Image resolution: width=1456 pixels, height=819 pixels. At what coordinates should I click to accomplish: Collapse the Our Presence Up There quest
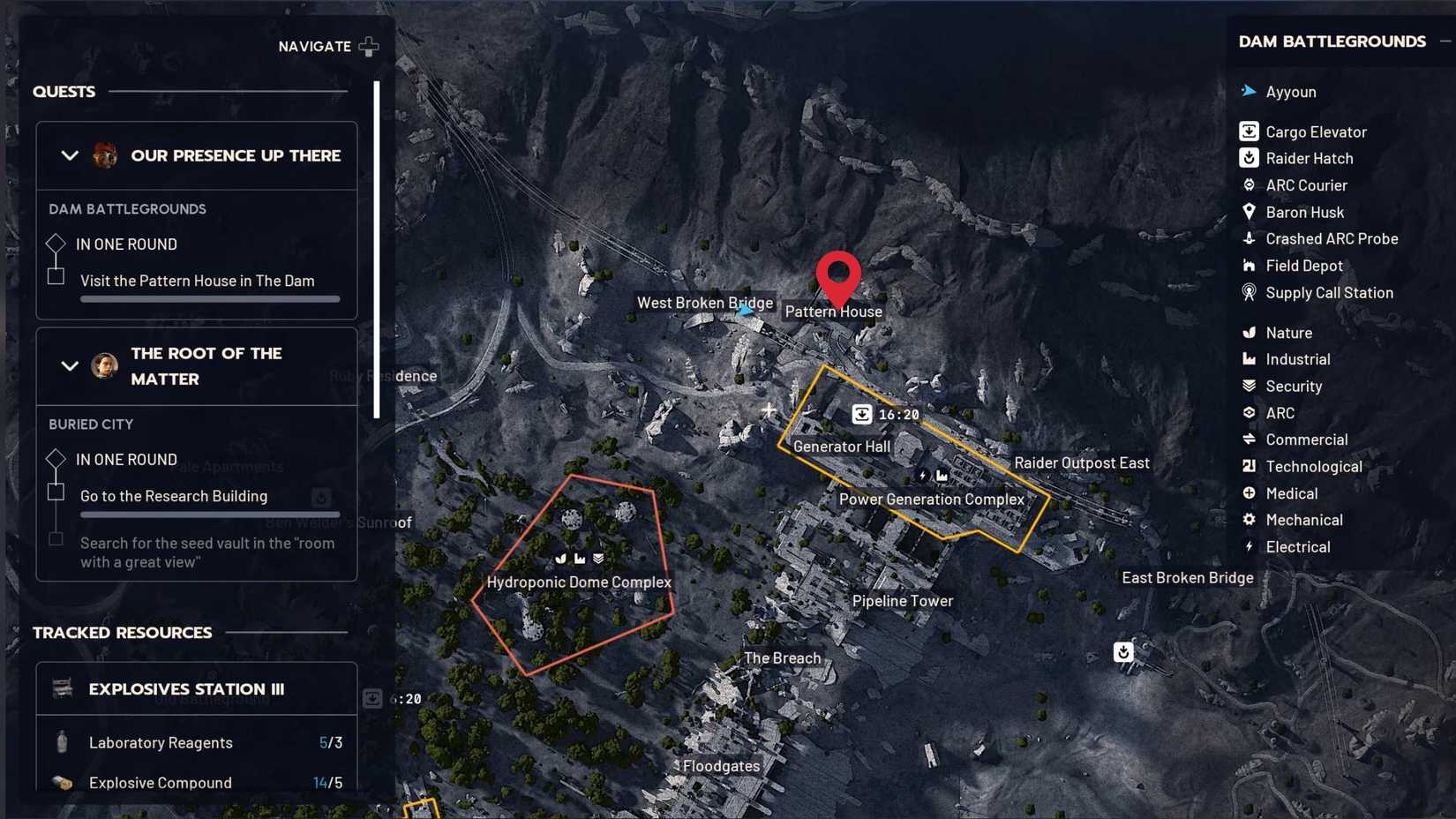click(x=70, y=155)
